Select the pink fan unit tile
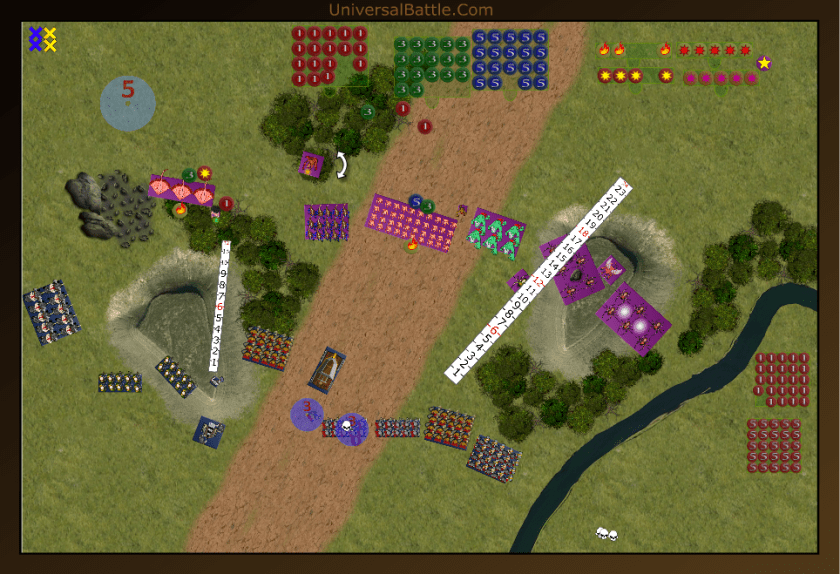Screen dimensions: 840x574 182,189
